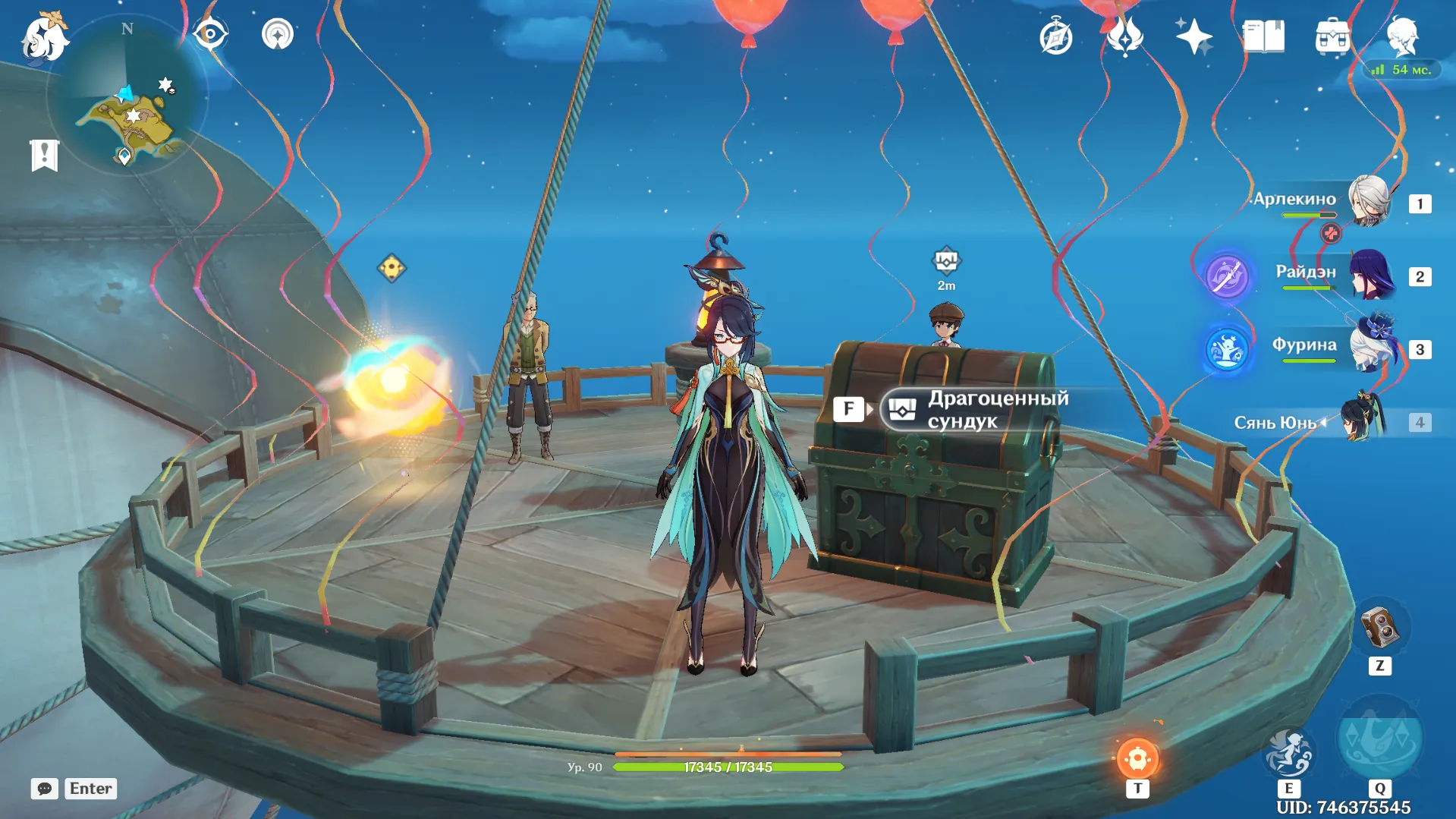Open the battle pass icon
The height and width of the screenshot is (819, 1456).
1124,36
